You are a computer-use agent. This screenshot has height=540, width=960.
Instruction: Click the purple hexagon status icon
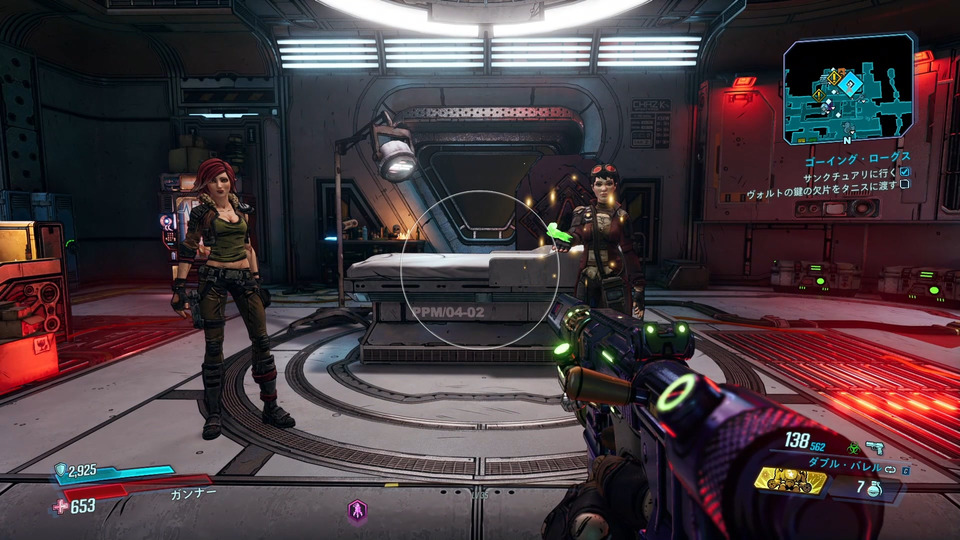[x=357, y=511]
